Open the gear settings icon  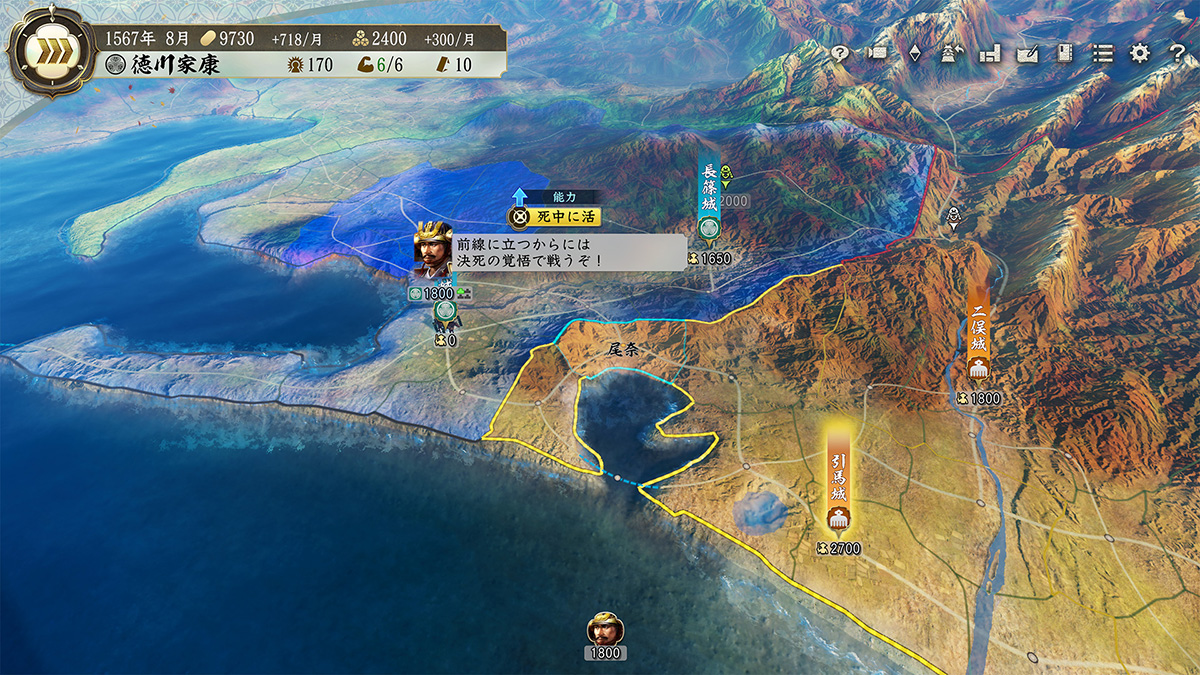[x=1139, y=54]
